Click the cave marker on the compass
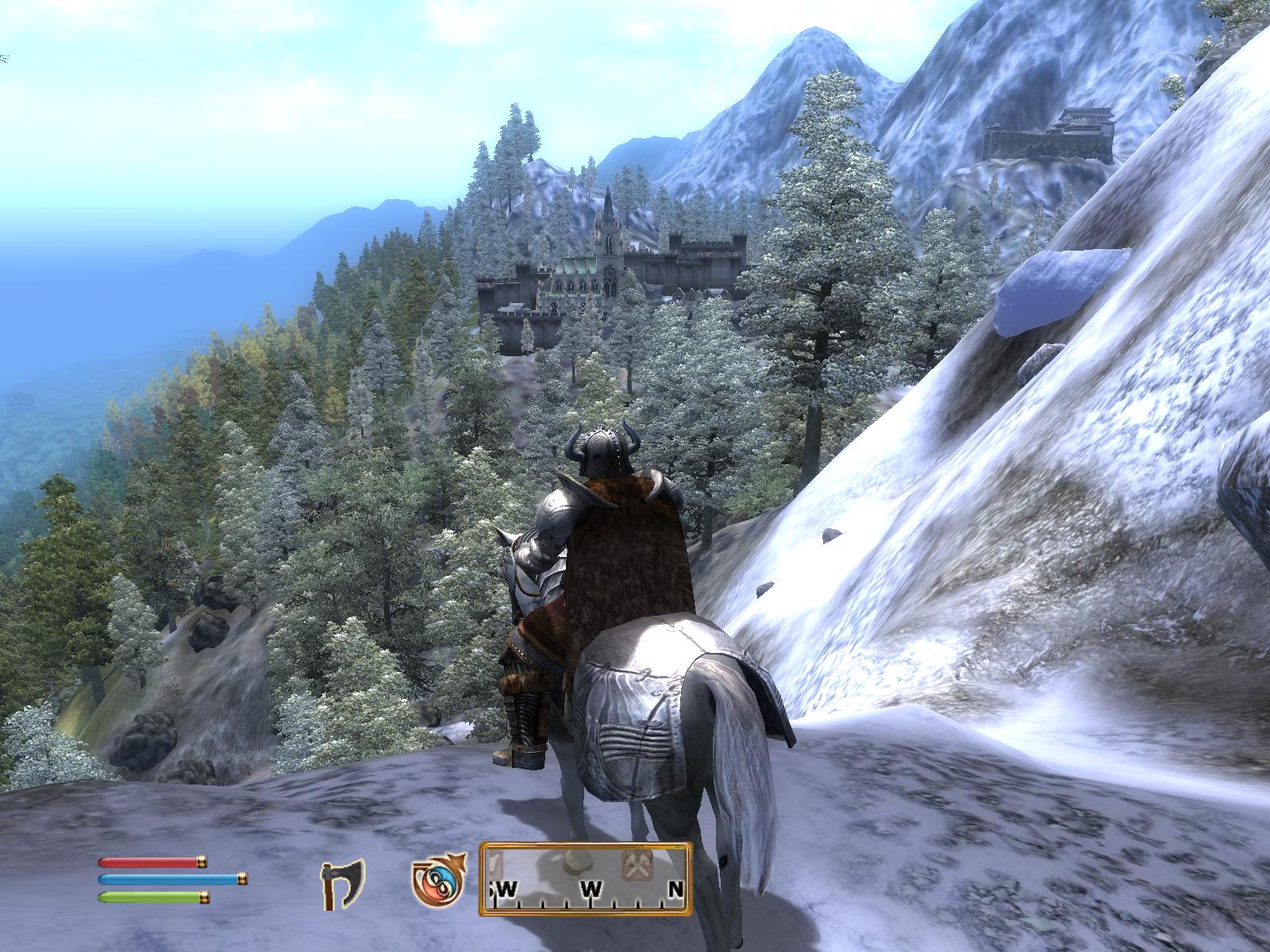 pyautogui.click(x=577, y=862)
